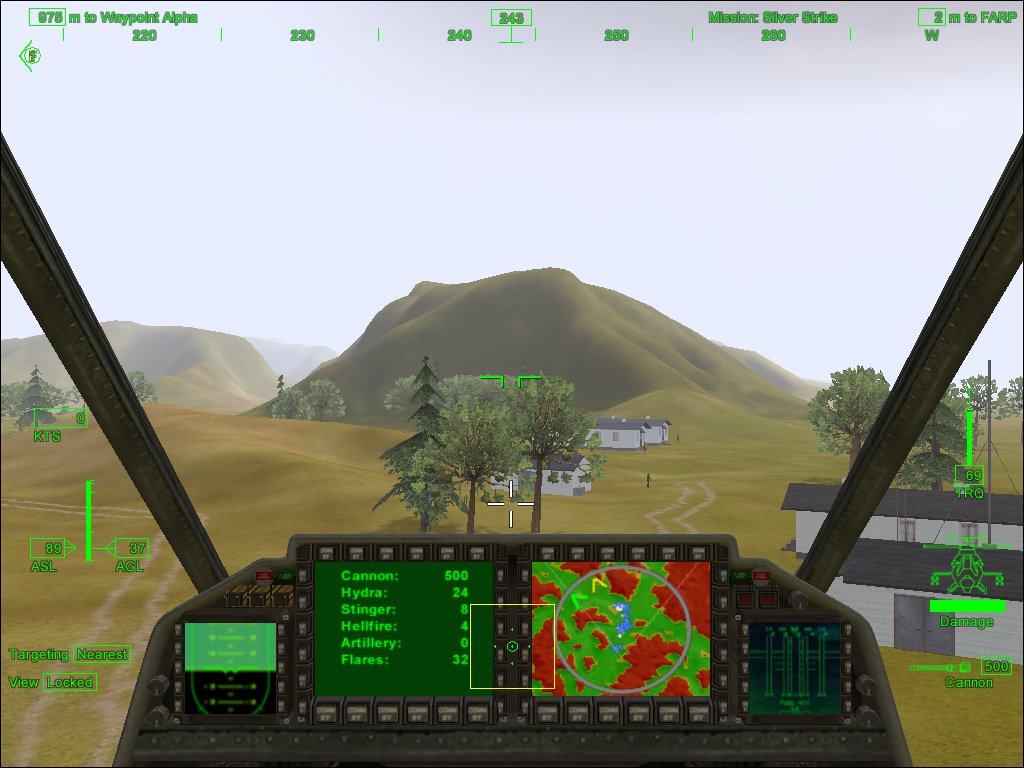Image resolution: width=1024 pixels, height=768 pixels.
Task: Select the Cannon weapon indicator above the Cannon label
Action: (960, 666)
